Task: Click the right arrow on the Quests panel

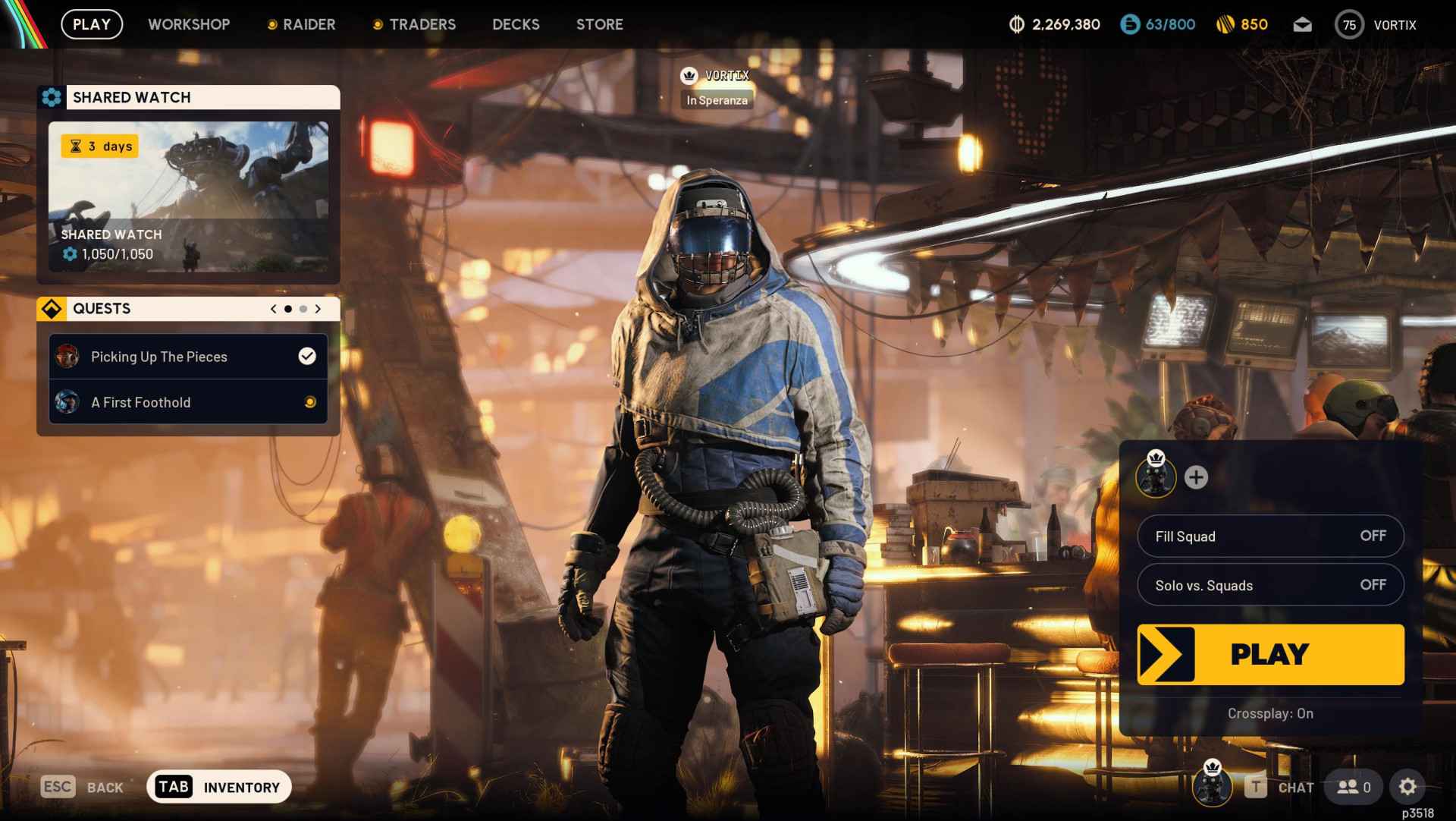Action: pyautogui.click(x=318, y=309)
